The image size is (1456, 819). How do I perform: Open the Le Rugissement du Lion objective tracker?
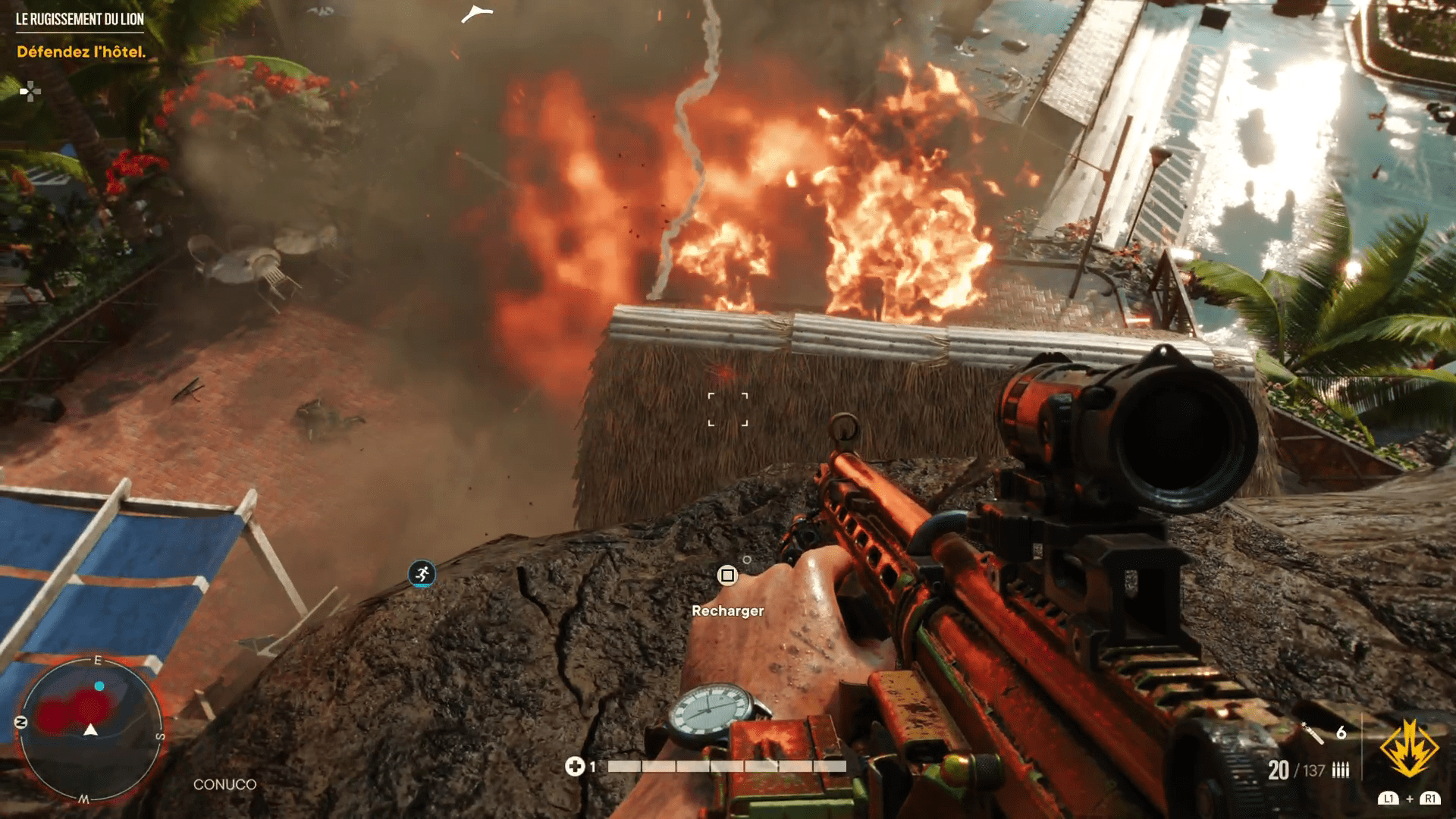click(x=80, y=20)
